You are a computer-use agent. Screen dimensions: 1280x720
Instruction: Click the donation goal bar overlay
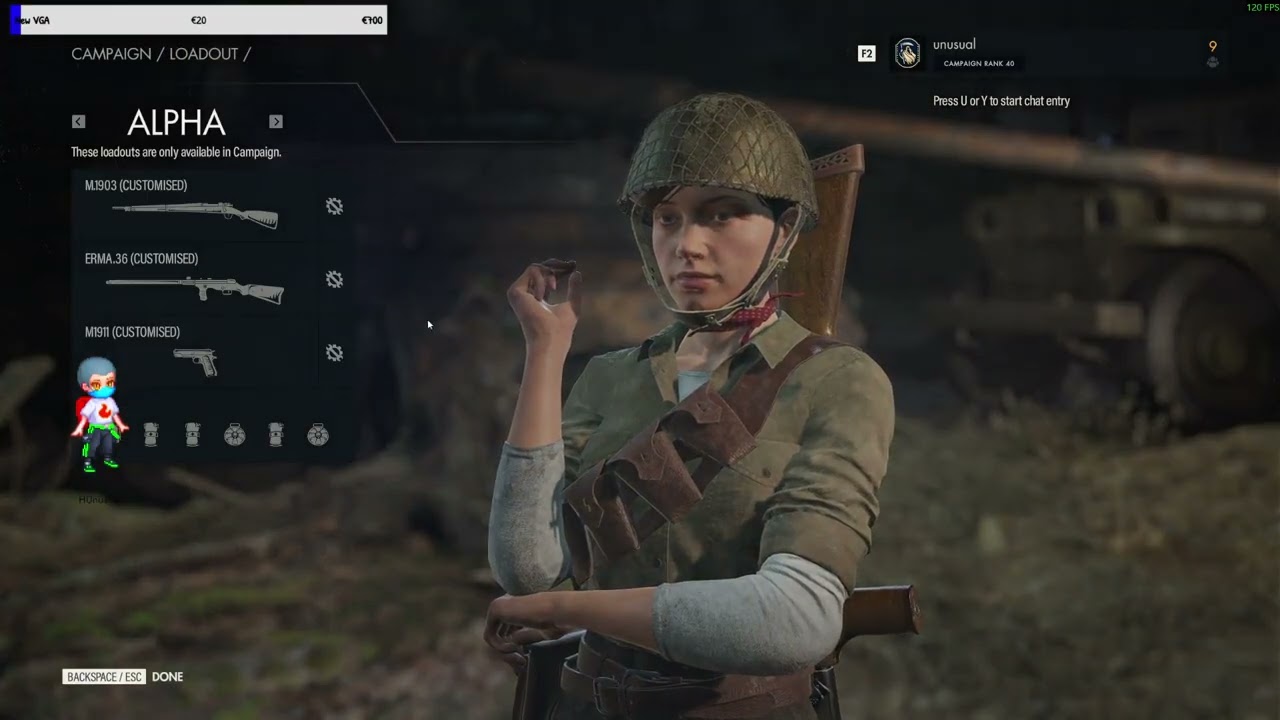click(198, 20)
